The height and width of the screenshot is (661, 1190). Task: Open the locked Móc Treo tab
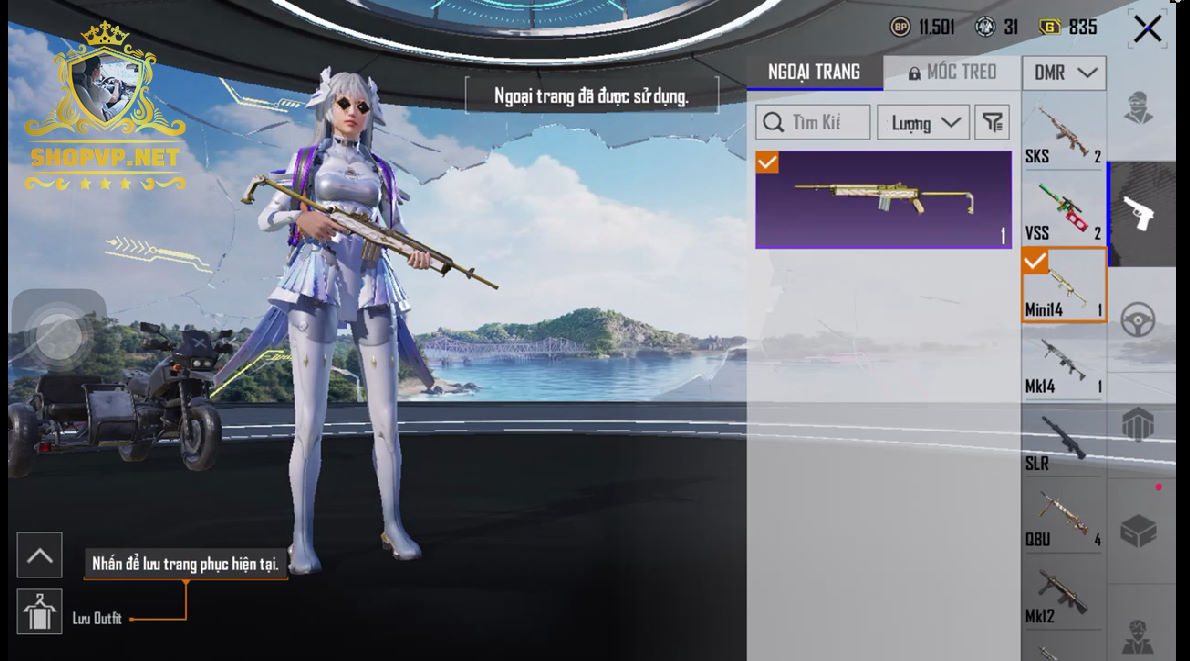point(952,72)
